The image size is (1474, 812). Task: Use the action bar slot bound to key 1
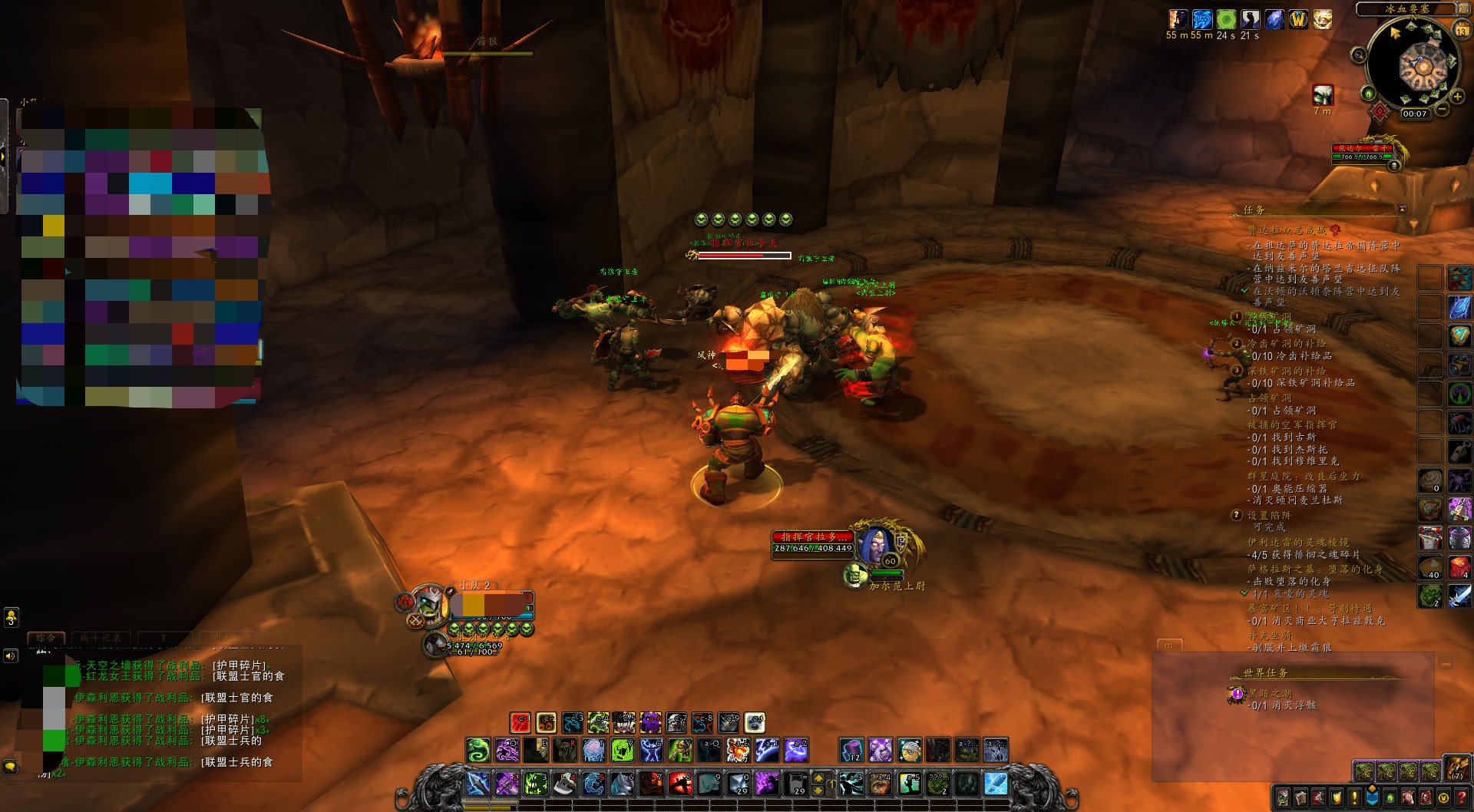(477, 784)
